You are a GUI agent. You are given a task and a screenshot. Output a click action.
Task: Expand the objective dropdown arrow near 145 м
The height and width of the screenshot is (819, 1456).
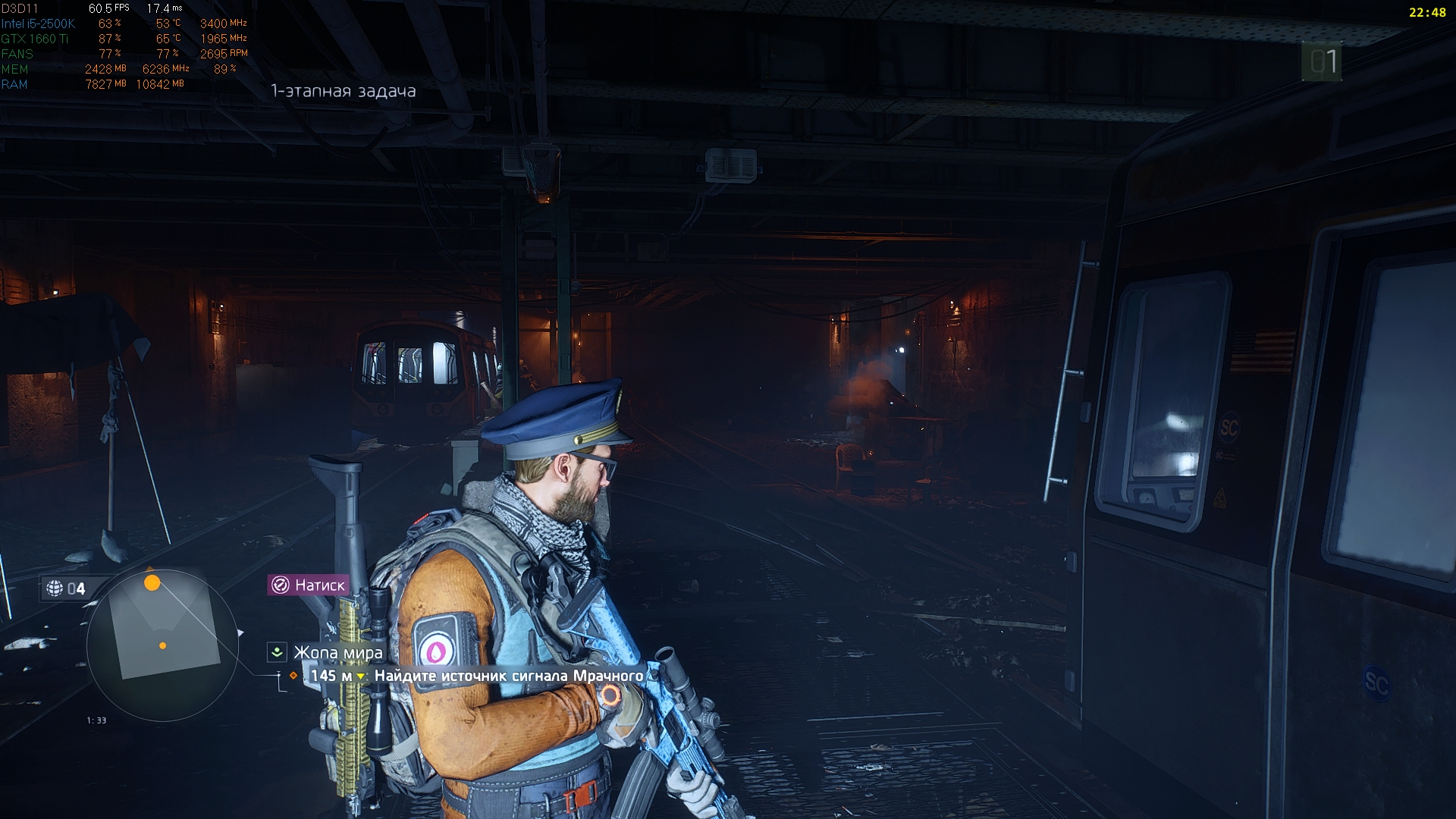[361, 674]
